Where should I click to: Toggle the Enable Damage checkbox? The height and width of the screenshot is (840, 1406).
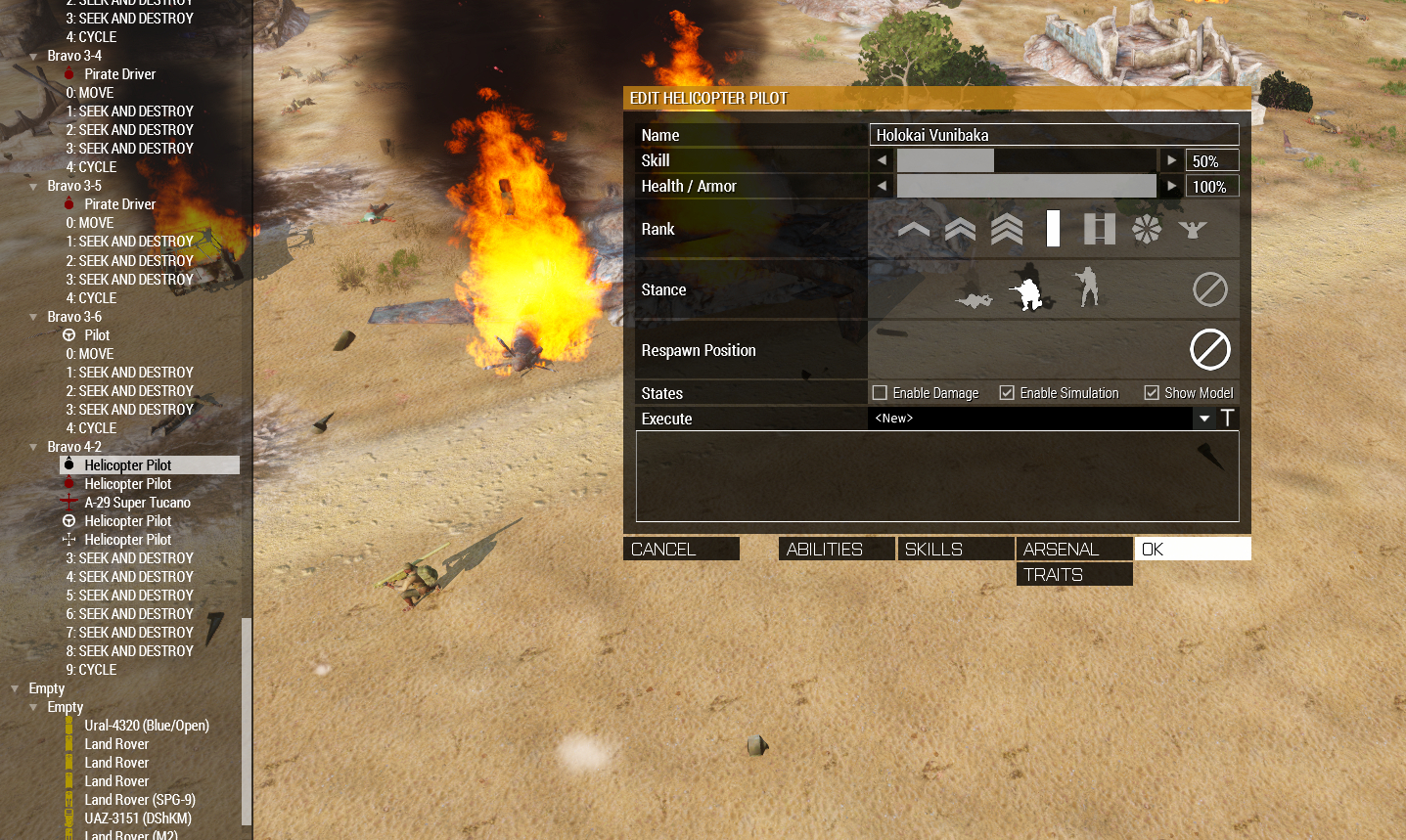coord(881,393)
